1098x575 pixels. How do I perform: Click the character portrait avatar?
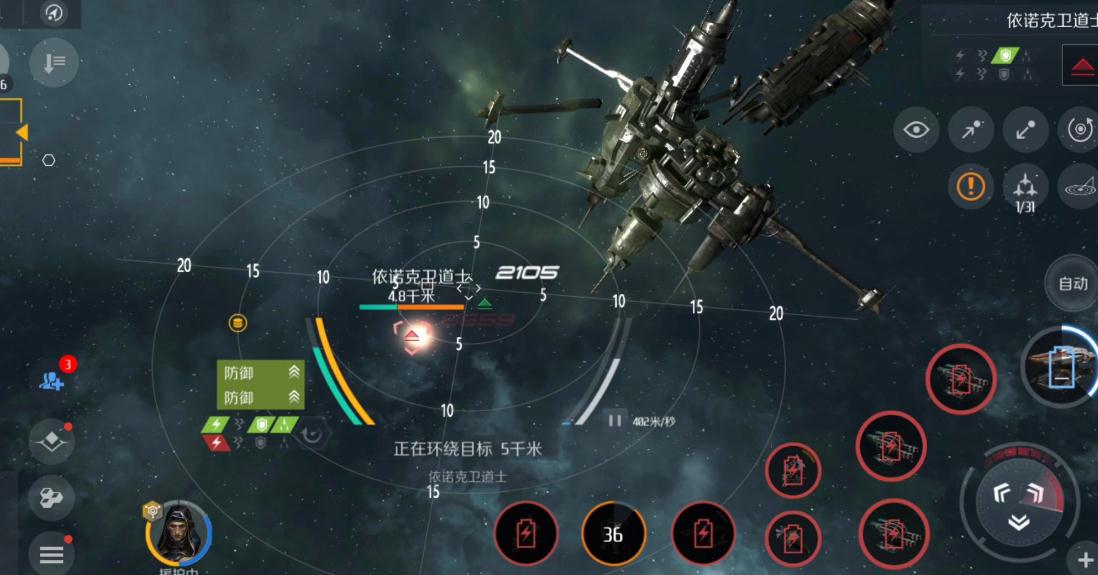[x=179, y=534]
